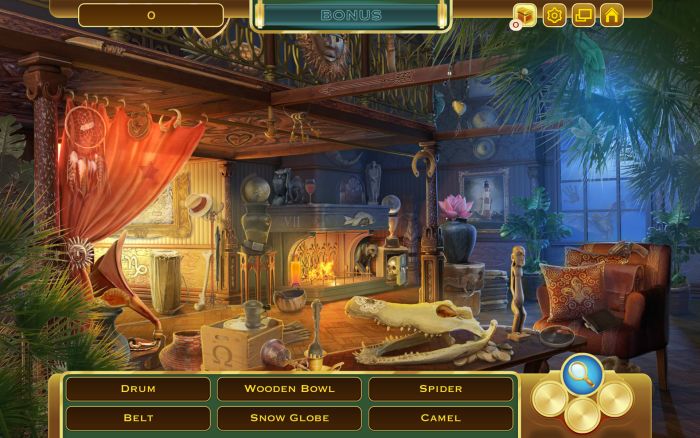Use the magnifying glass hint

pyautogui.click(x=581, y=374)
